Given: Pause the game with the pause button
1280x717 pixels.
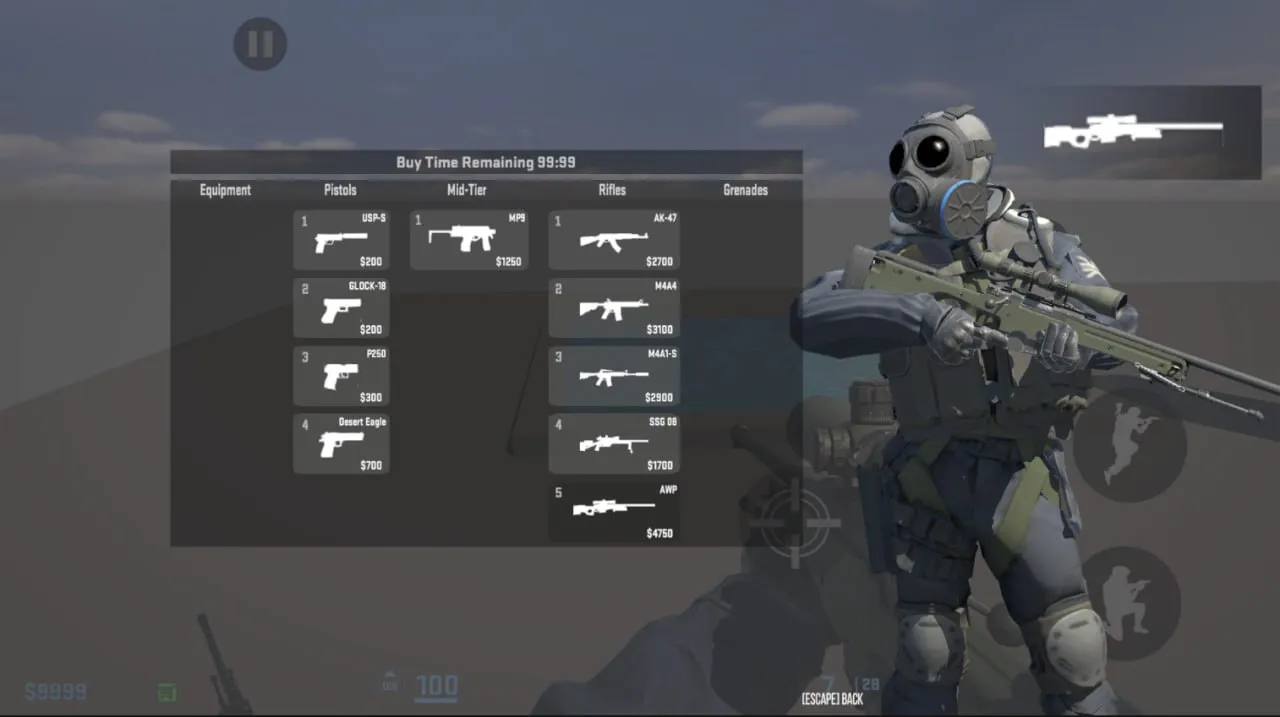Looking at the screenshot, I should pos(260,44).
